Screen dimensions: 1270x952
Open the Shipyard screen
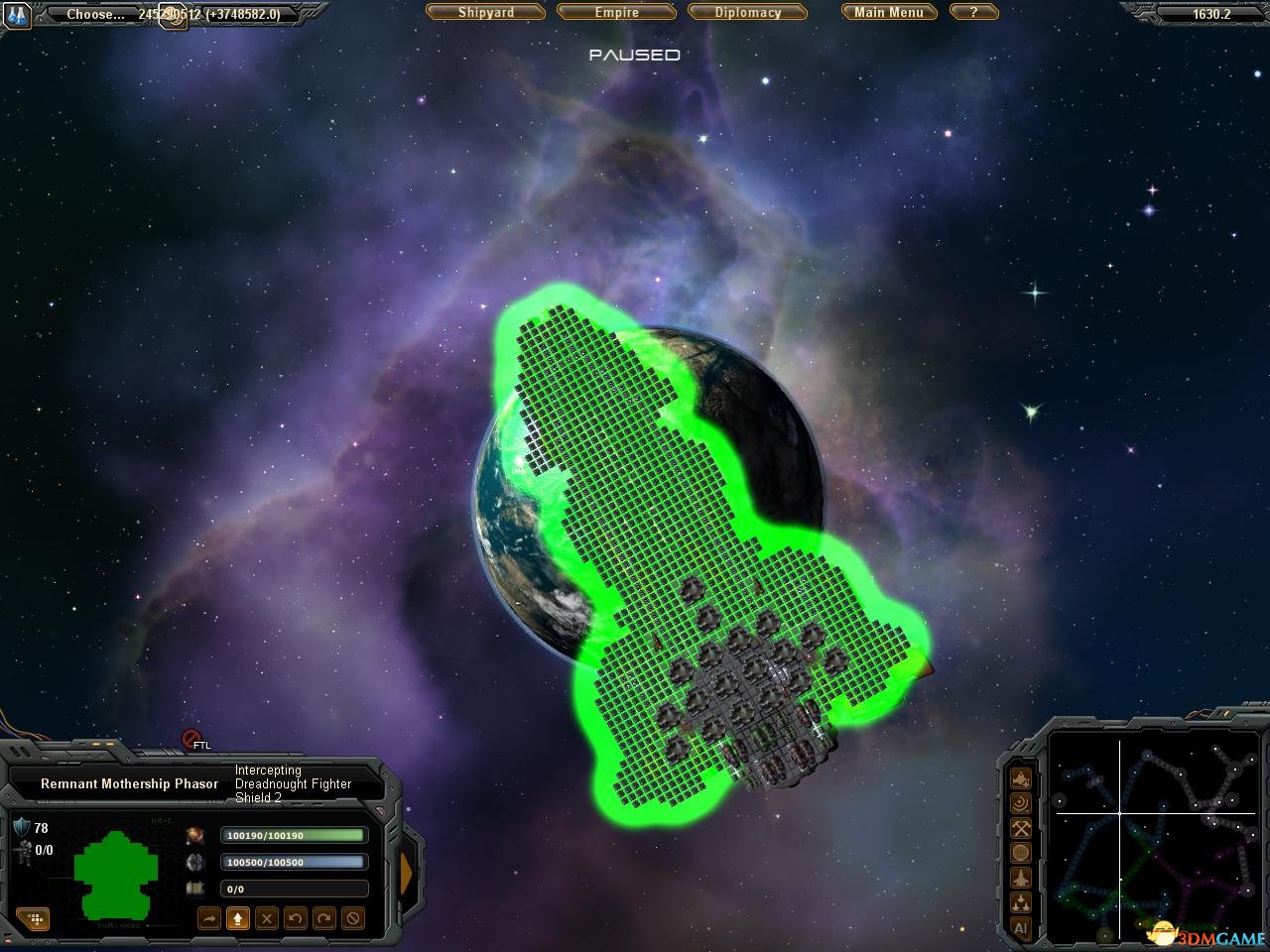click(x=486, y=13)
